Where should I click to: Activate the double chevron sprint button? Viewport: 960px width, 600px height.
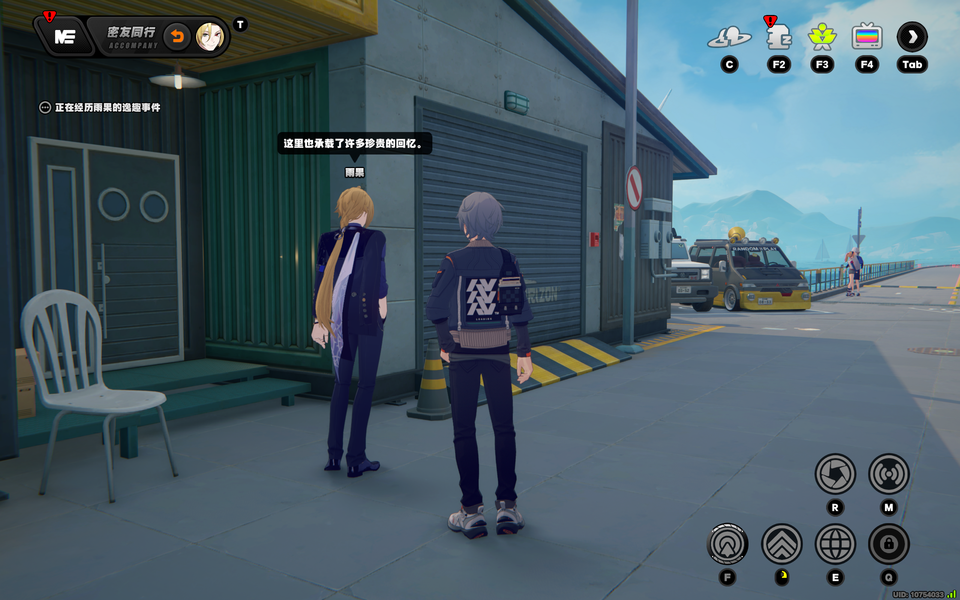click(782, 544)
